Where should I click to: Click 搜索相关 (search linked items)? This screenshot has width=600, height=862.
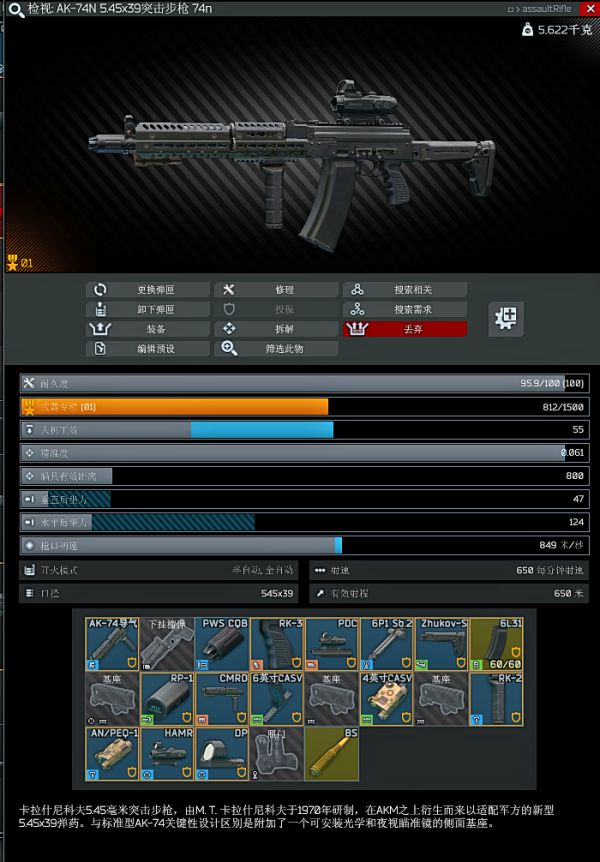click(404, 290)
